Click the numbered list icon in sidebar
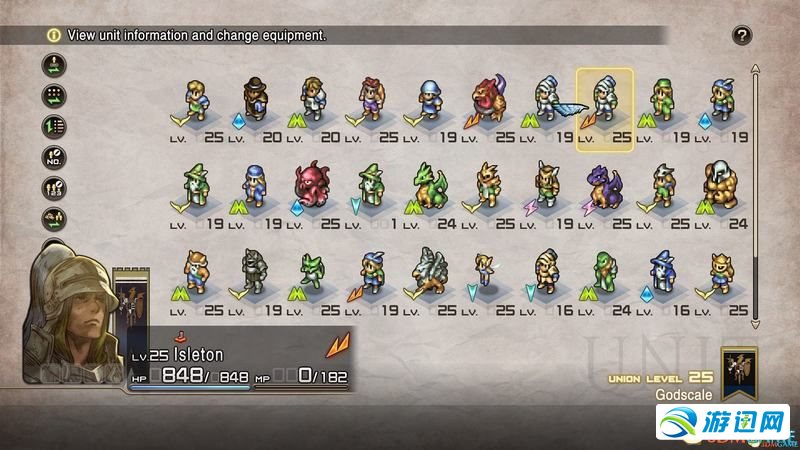 [x=53, y=126]
